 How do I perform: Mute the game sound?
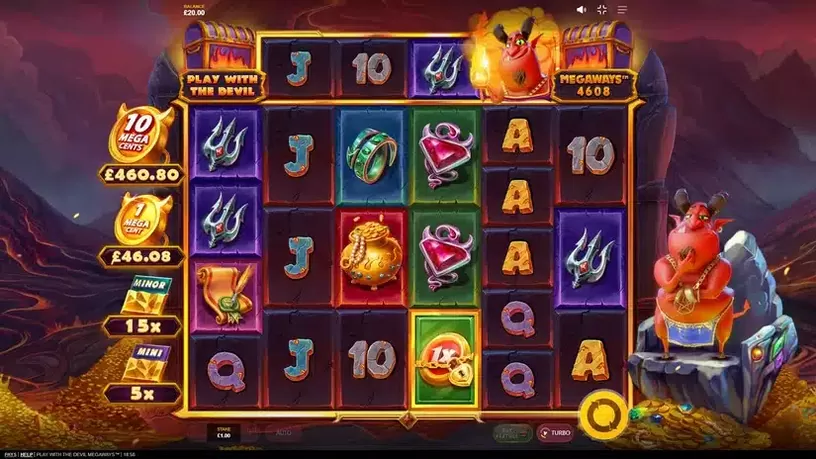[x=582, y=9]
